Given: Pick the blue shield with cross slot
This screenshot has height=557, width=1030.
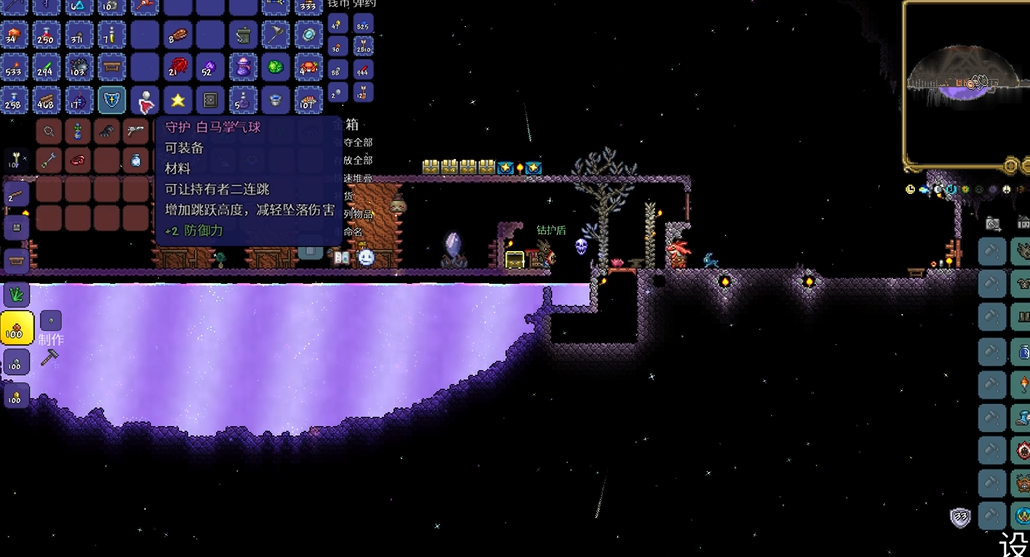Looking at the screenshot, I should 112,100.
